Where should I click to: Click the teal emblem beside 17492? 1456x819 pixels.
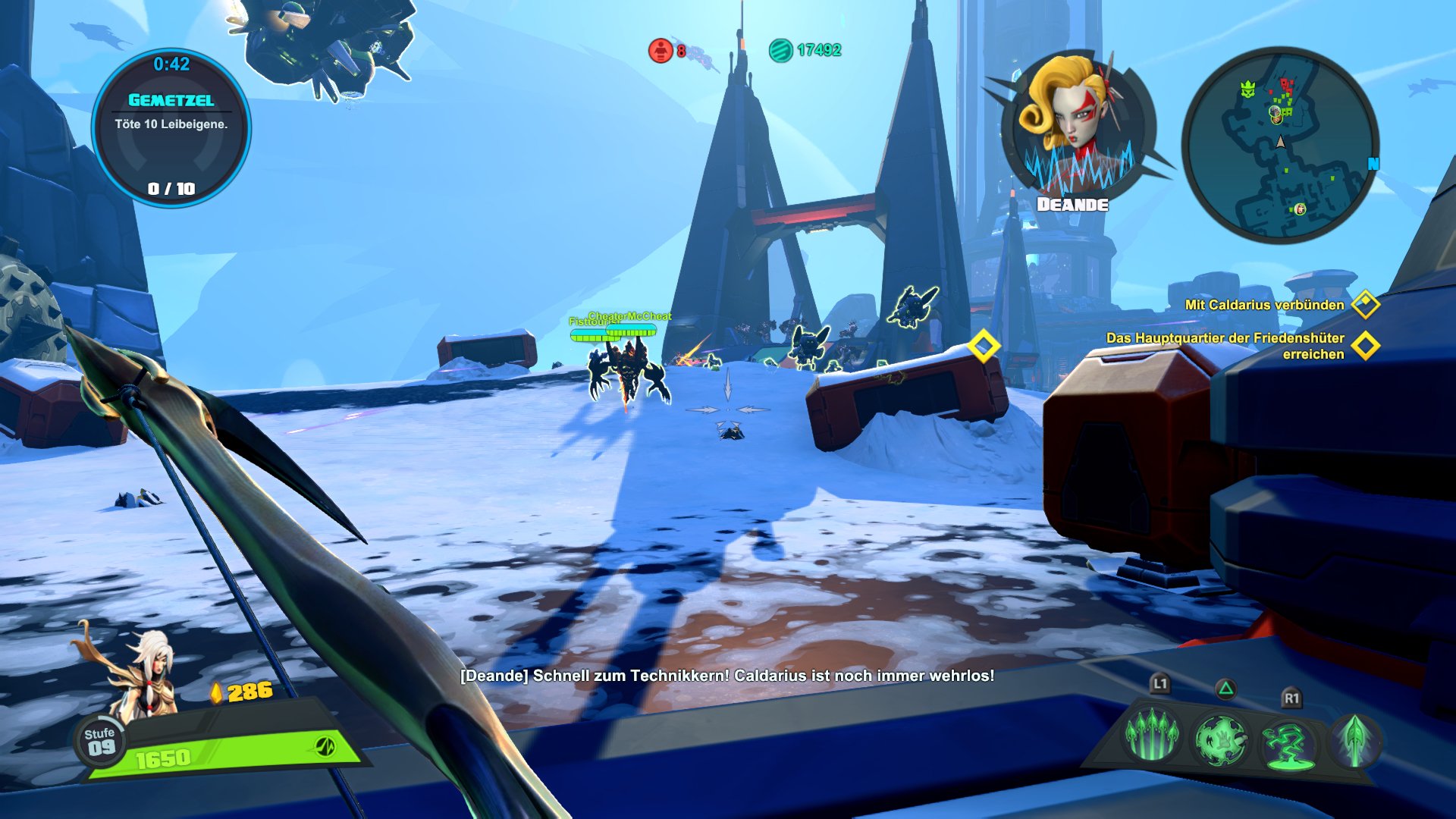click(x=781, y=49)
